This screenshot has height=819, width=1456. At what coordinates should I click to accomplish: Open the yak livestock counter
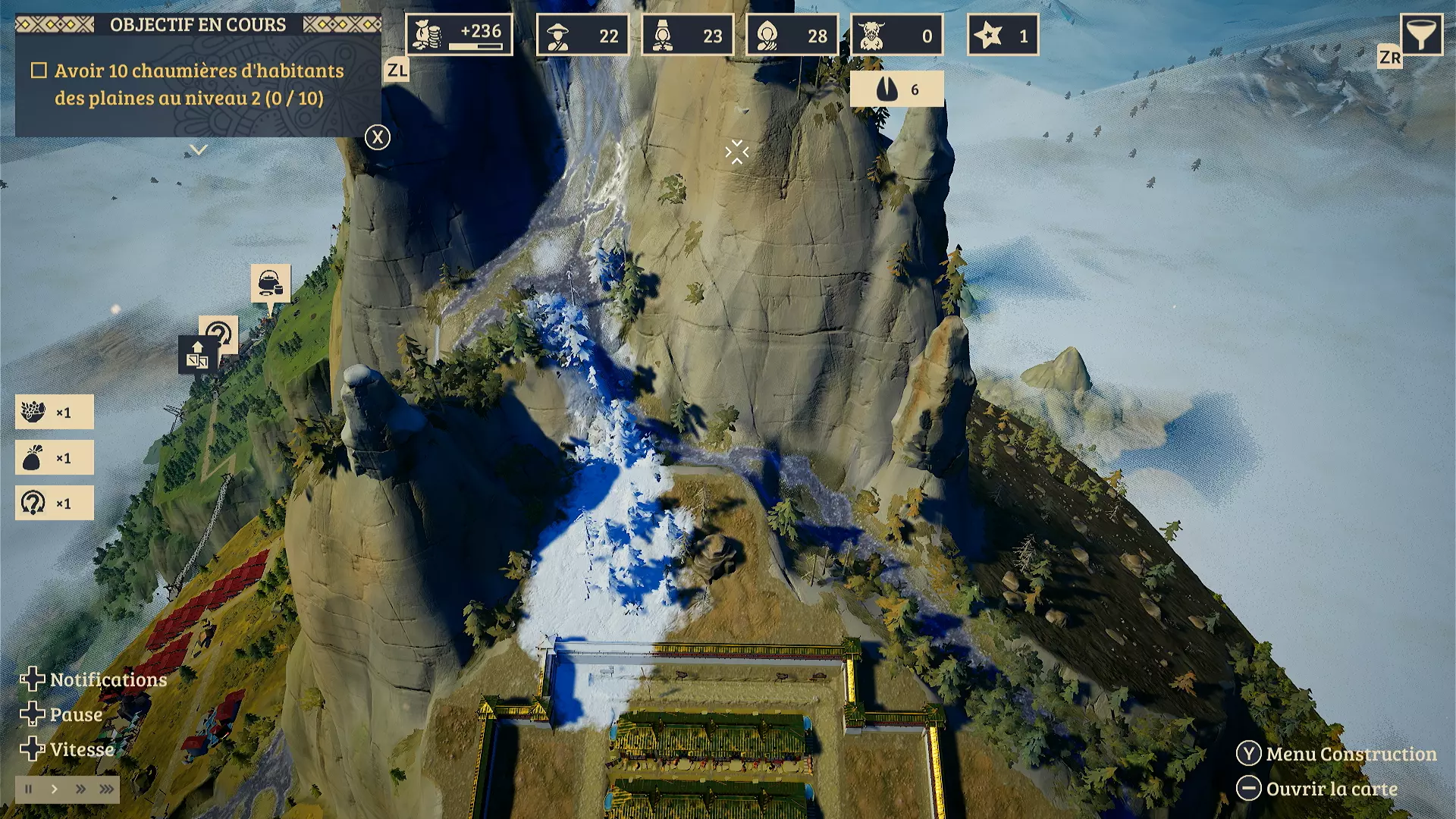(896, 35)
